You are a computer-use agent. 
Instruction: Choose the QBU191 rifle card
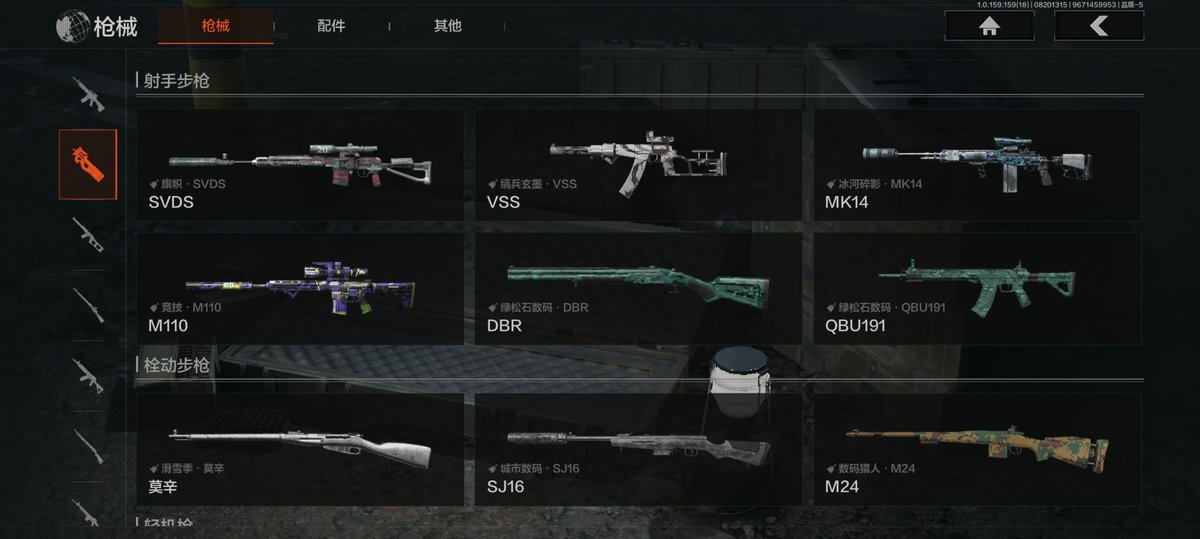[976, 289]
